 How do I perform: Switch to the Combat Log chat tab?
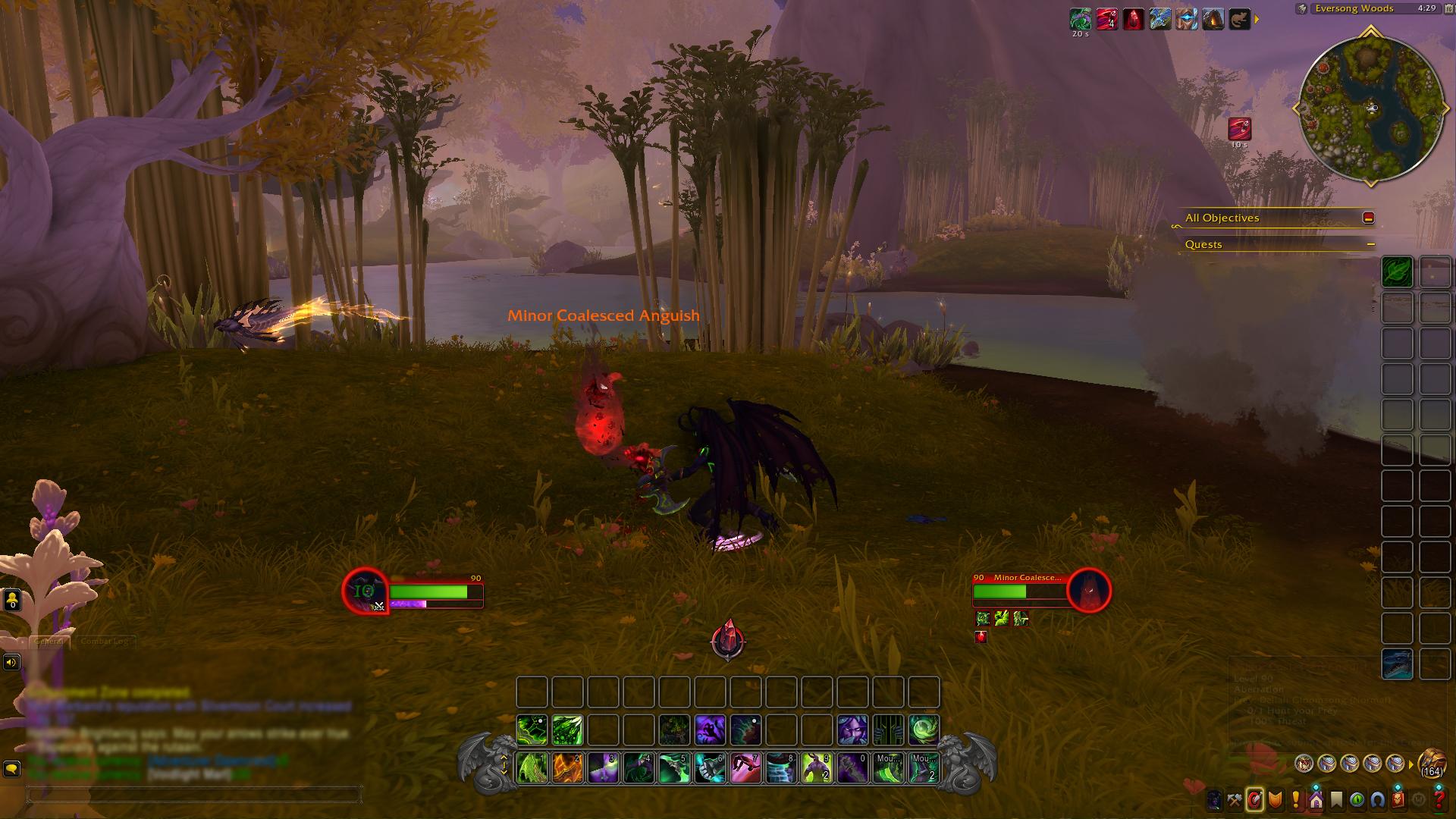(x=105, y=642)
